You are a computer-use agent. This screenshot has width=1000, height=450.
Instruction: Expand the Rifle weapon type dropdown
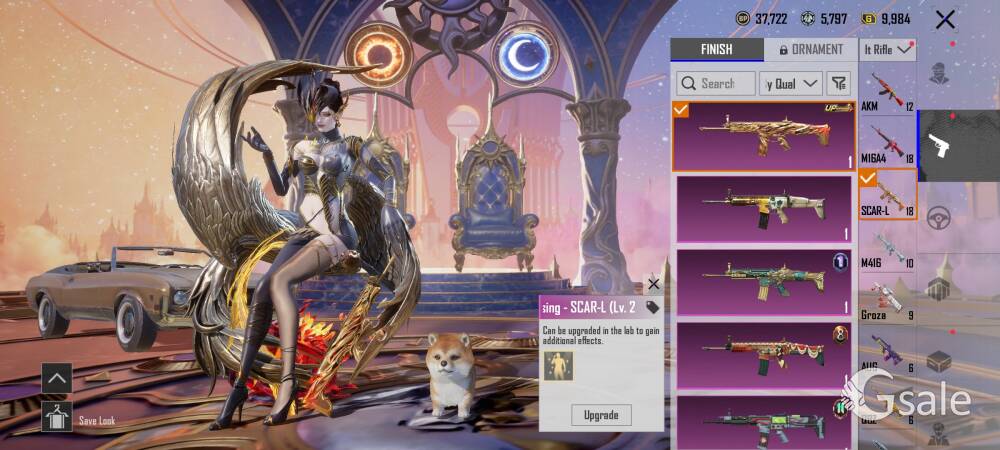888,49
